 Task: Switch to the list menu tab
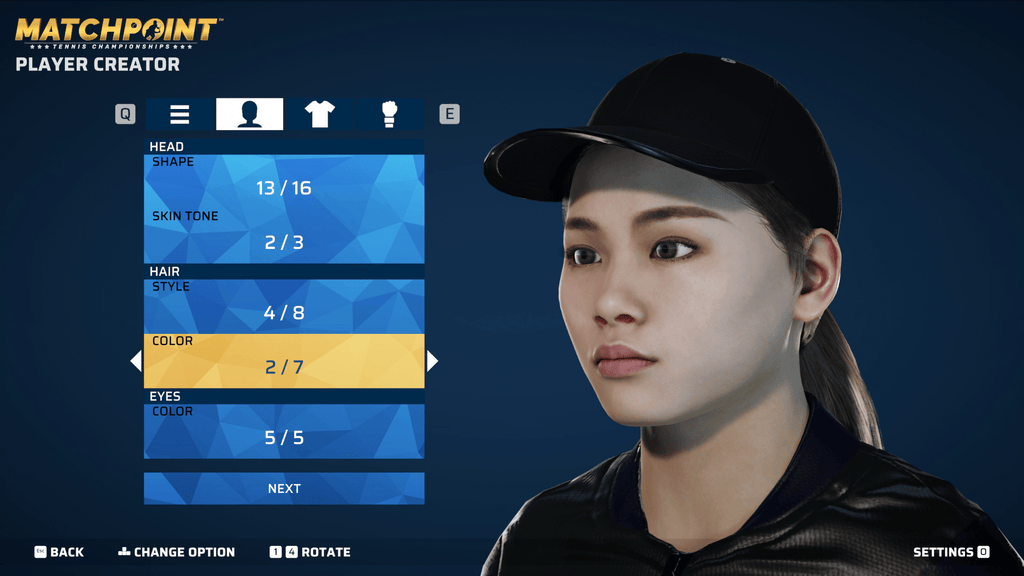coord(180,115)
